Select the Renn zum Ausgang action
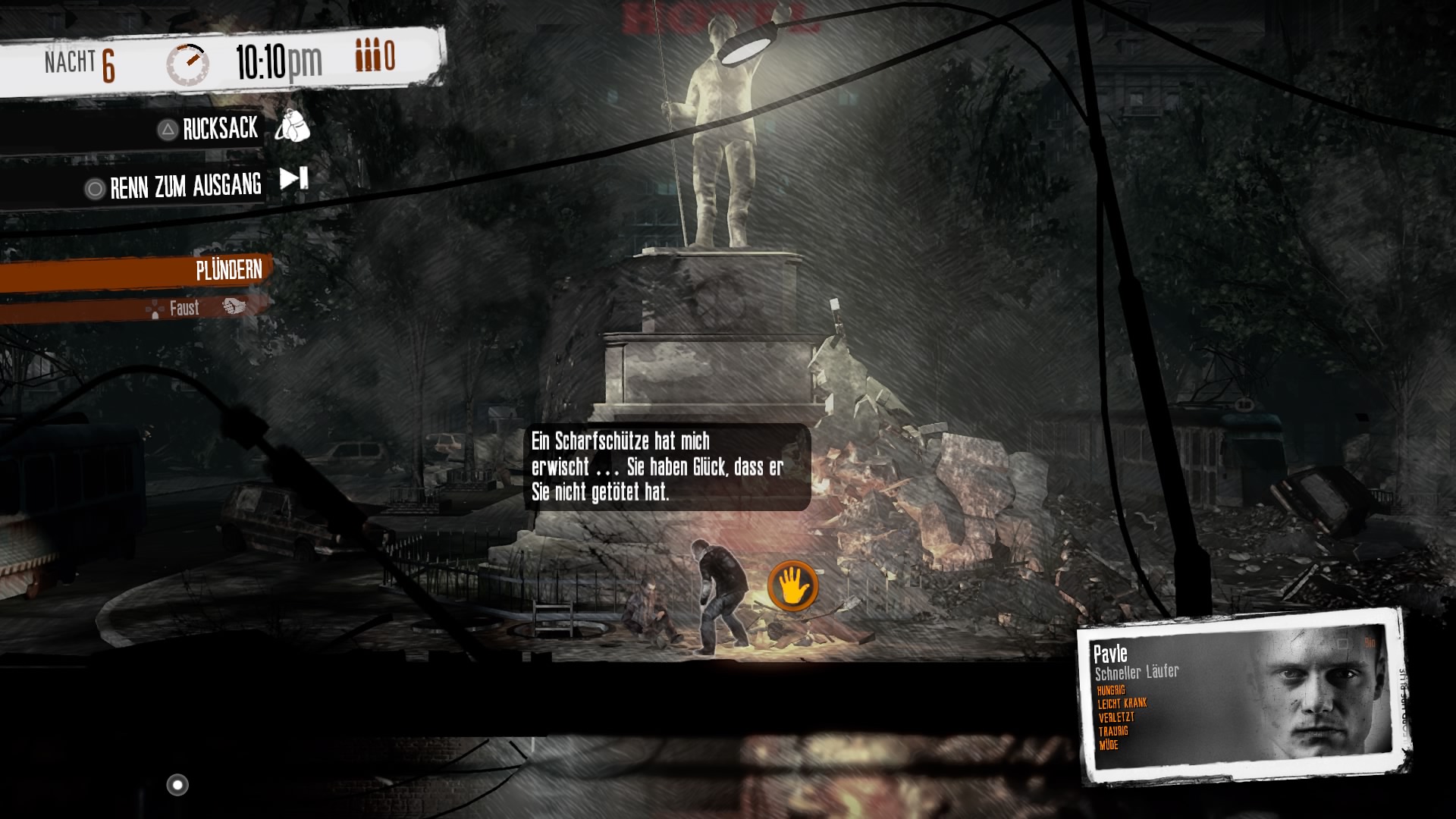 coord(184,186)
